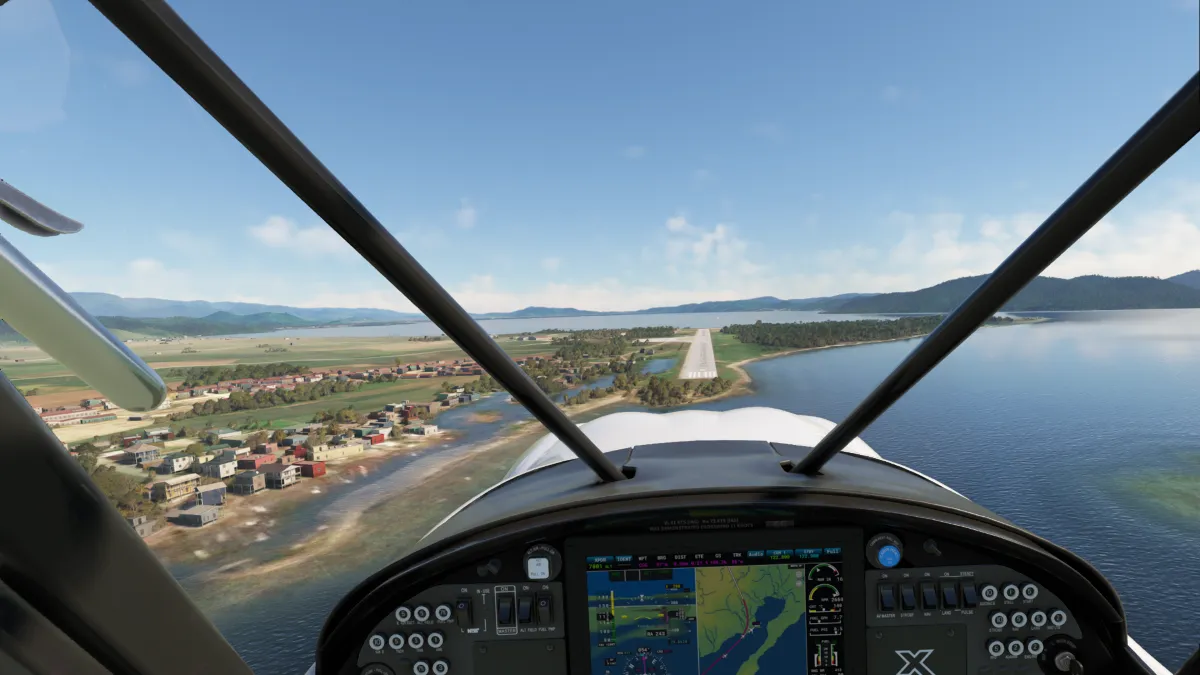The width and height of the screenshot is (1200, 675).
Task: Toggle the STROBE light switch
Action: click(x=907, y=597)
